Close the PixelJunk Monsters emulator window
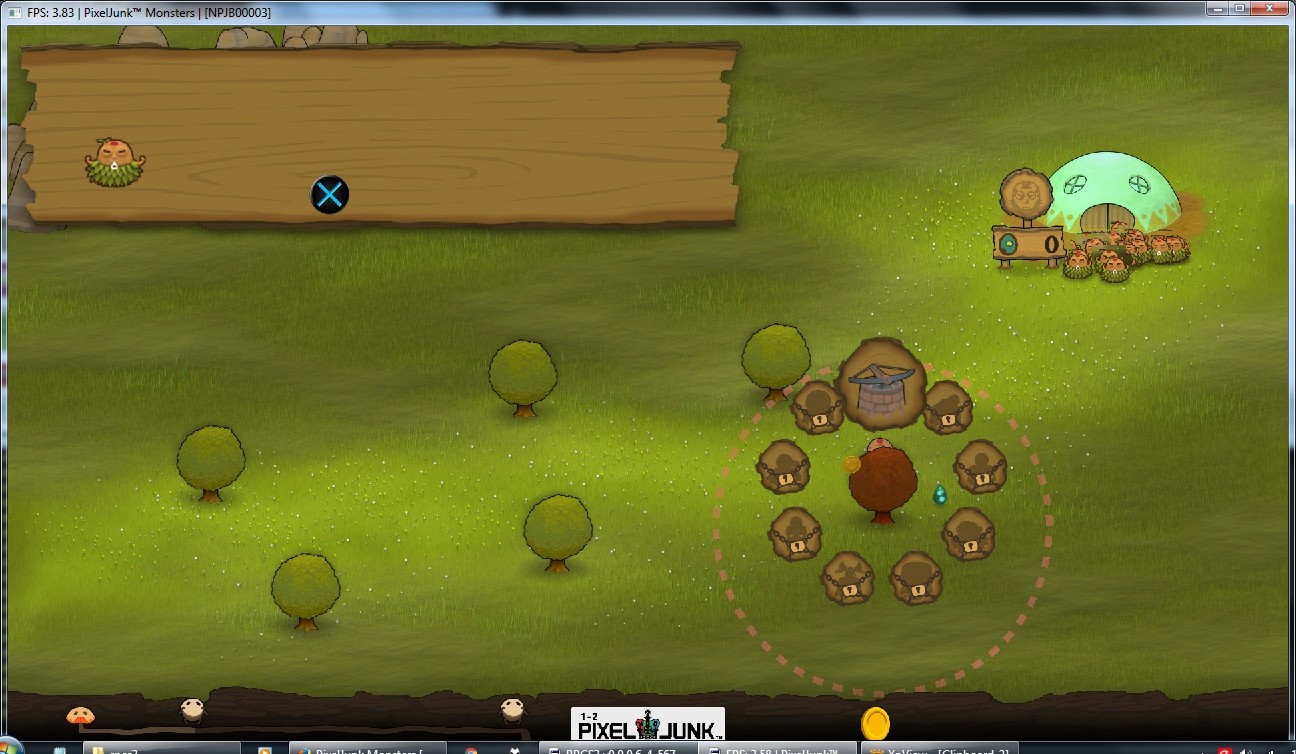The image size is (1296, 754). [x=1270, y=8]
